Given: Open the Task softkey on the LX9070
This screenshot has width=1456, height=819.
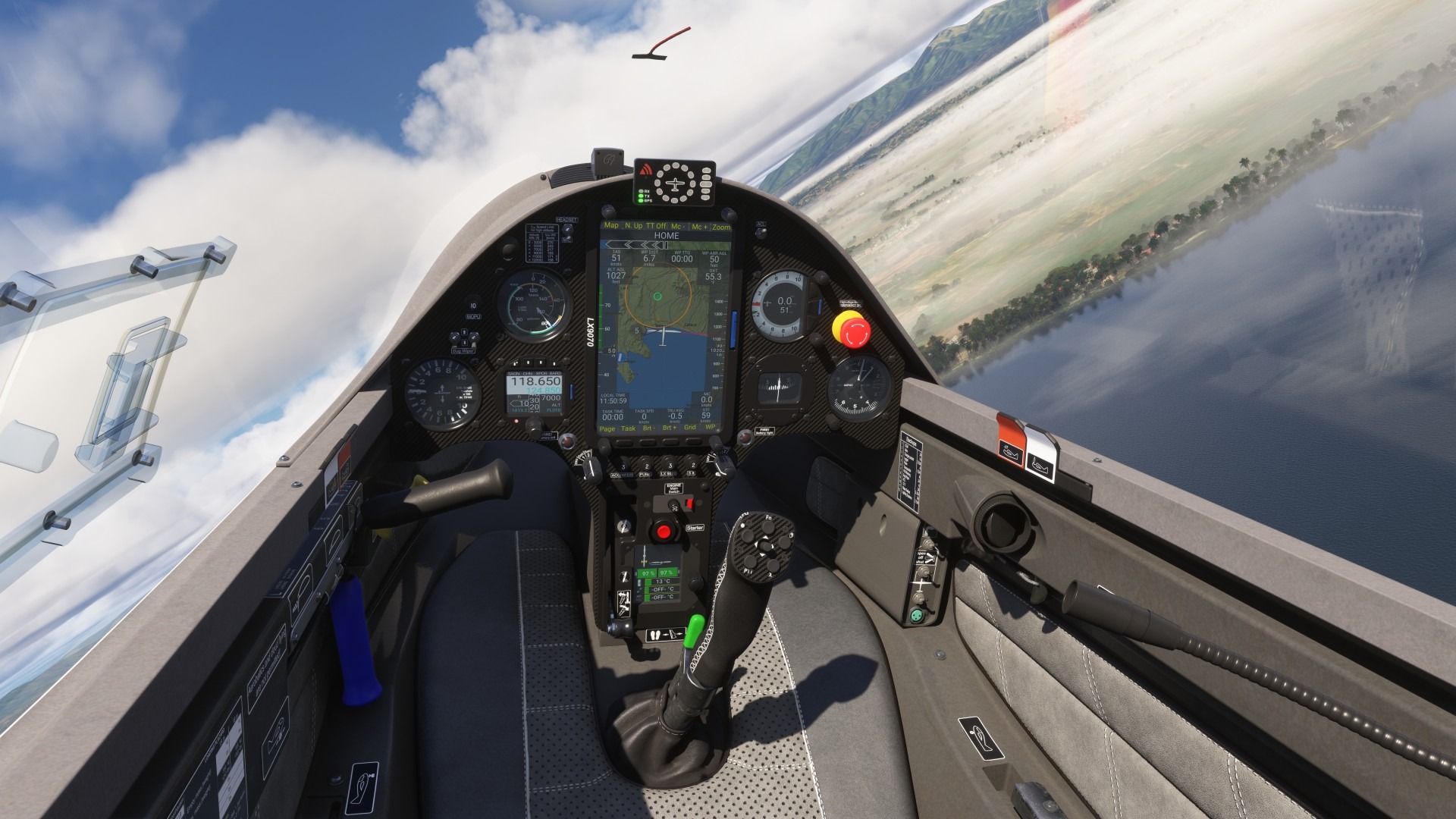Looking at the screenshot, I should coord(629,428).
